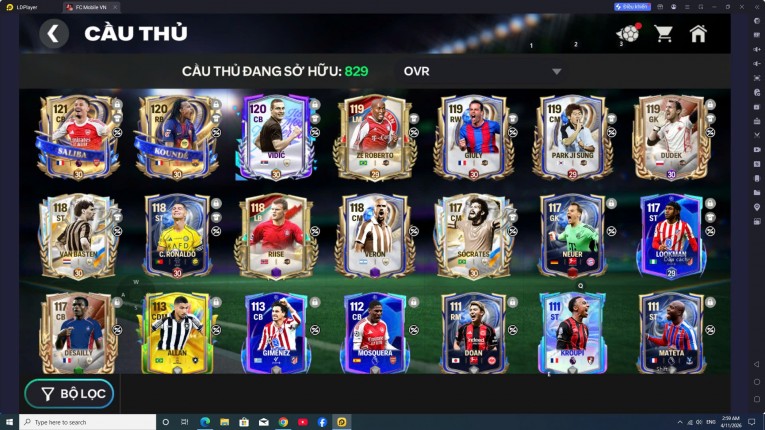The image size is (765, 430).
Task: Close the LDPlayer emulator window
Action: tap(756, 6)
